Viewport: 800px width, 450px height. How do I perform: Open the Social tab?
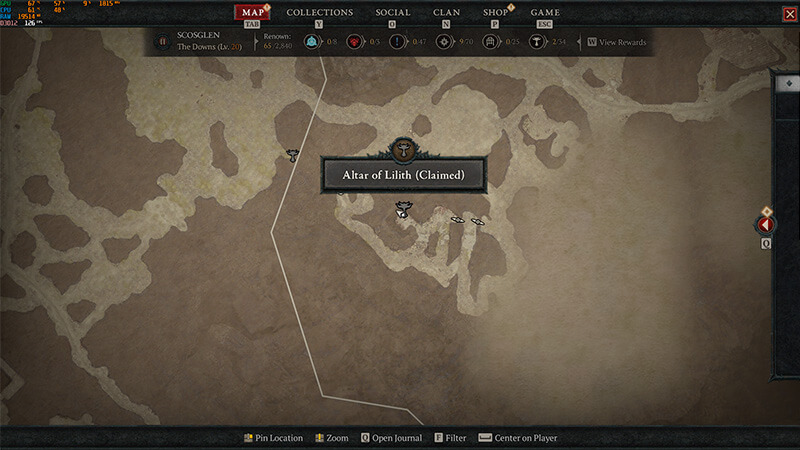click(x=393, y=13)
